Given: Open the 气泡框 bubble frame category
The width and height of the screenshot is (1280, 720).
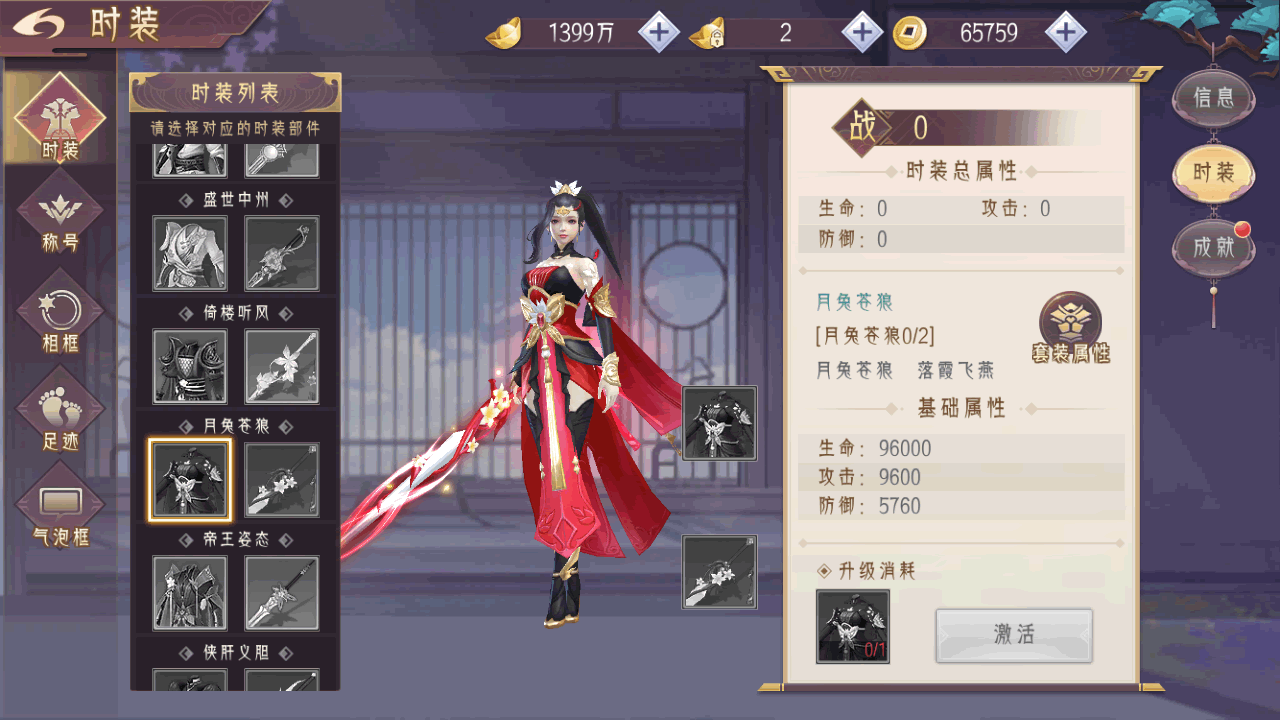Looking at the screenshot, I should click(60, 510).
